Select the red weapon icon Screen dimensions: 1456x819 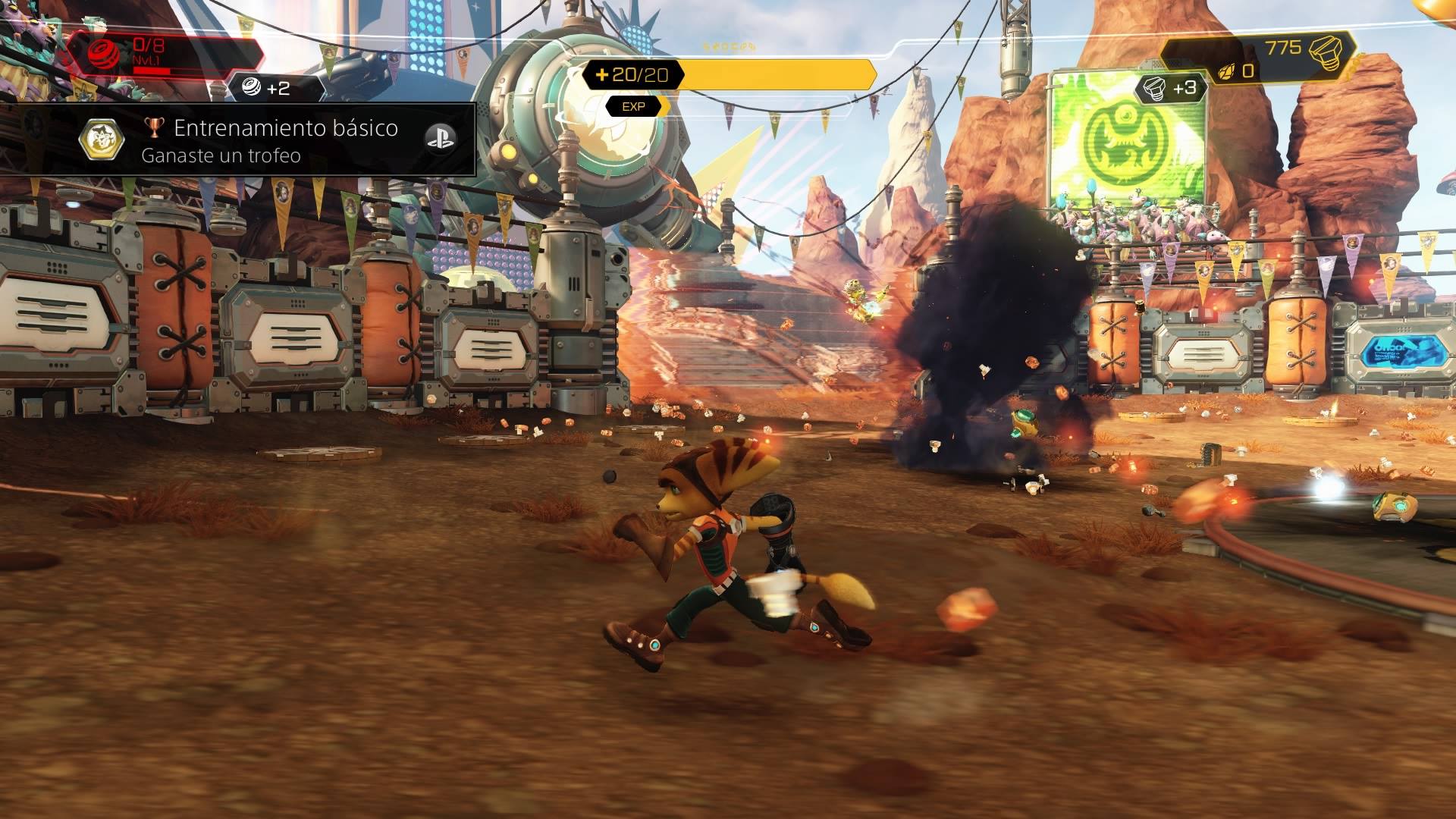pyautogui.click(x=105, y=55)
